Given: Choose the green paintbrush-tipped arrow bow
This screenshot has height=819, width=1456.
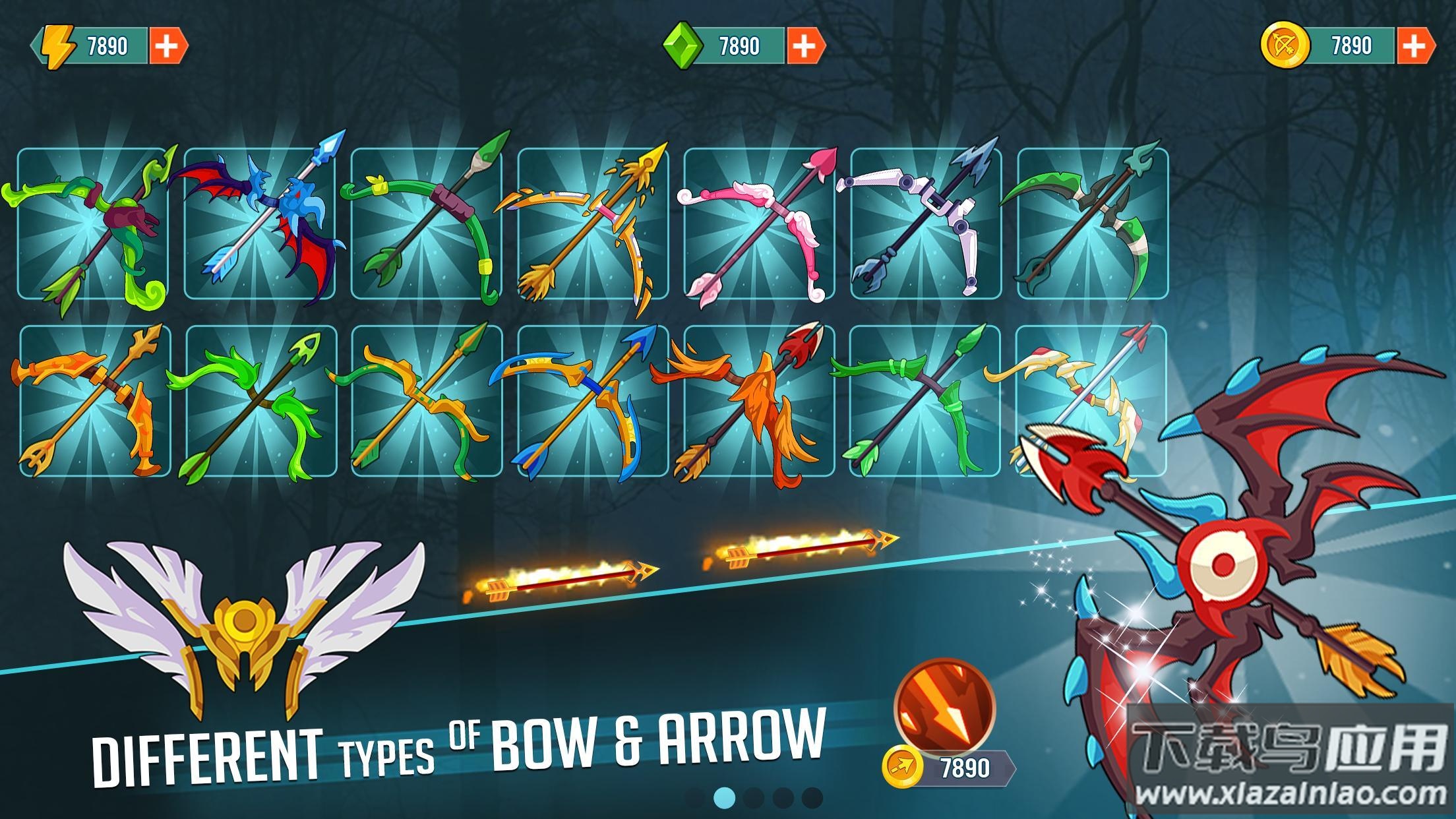Looking at the screenshot, I should click(x=426, y=224).
